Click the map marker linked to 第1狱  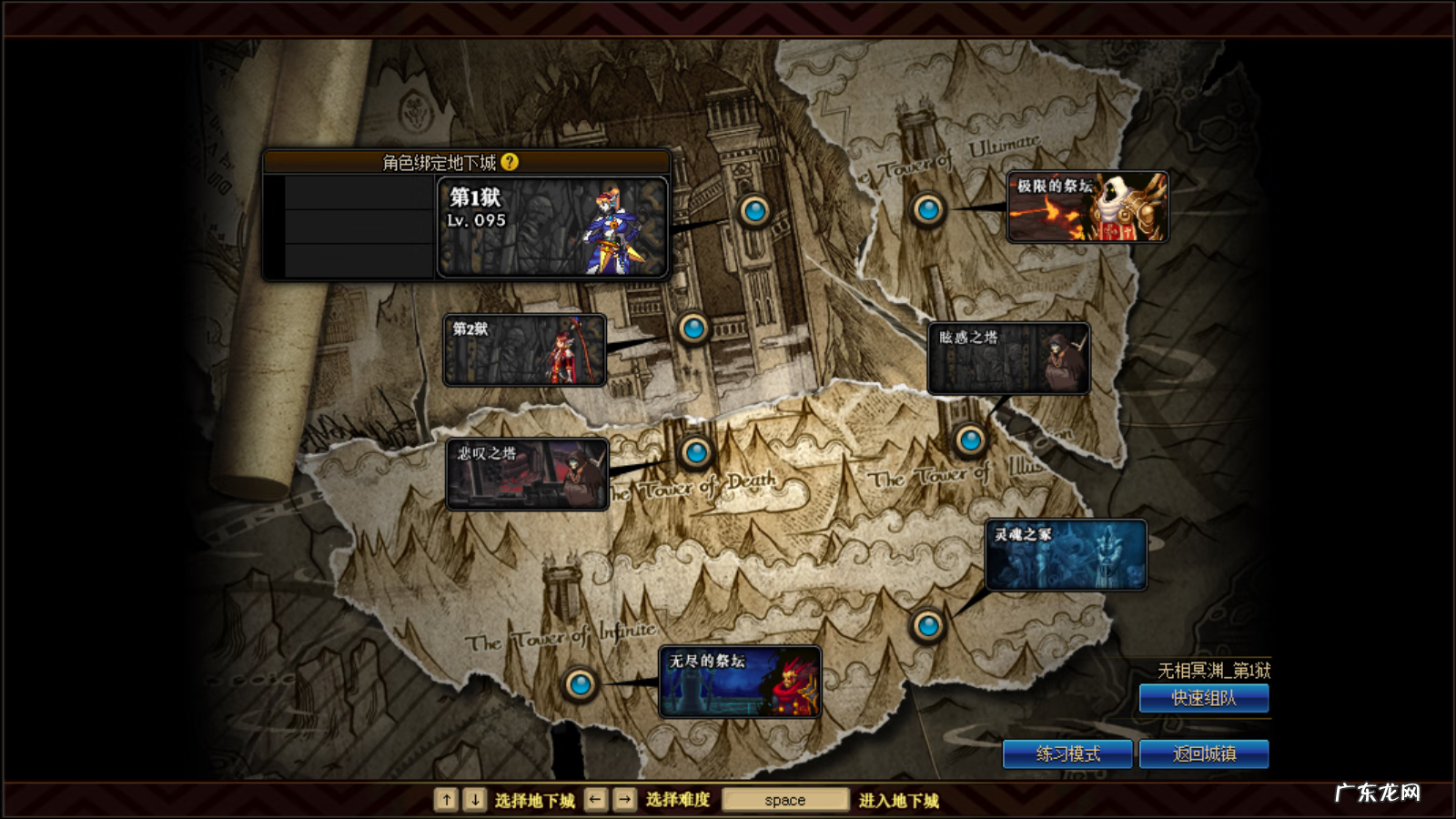coord(754,211)
